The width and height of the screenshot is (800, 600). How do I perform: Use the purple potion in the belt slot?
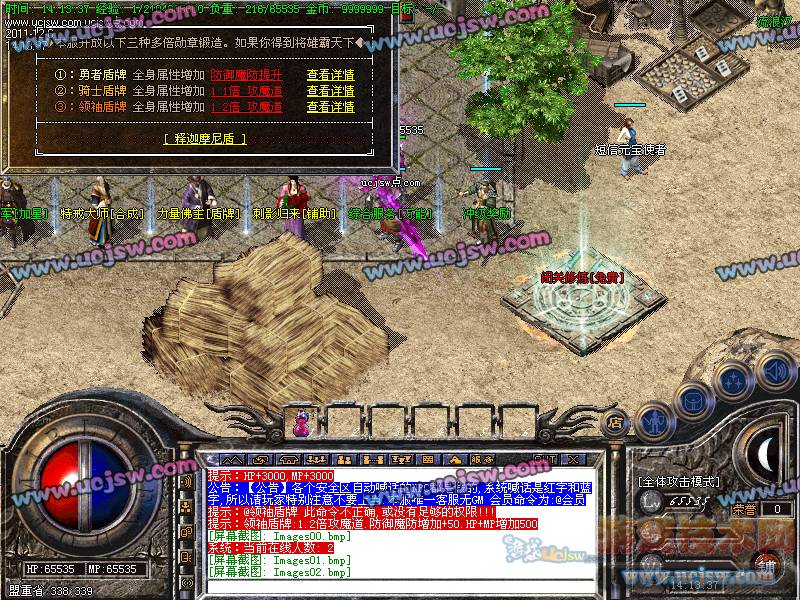pyautogui.click(x=299, y=425)
